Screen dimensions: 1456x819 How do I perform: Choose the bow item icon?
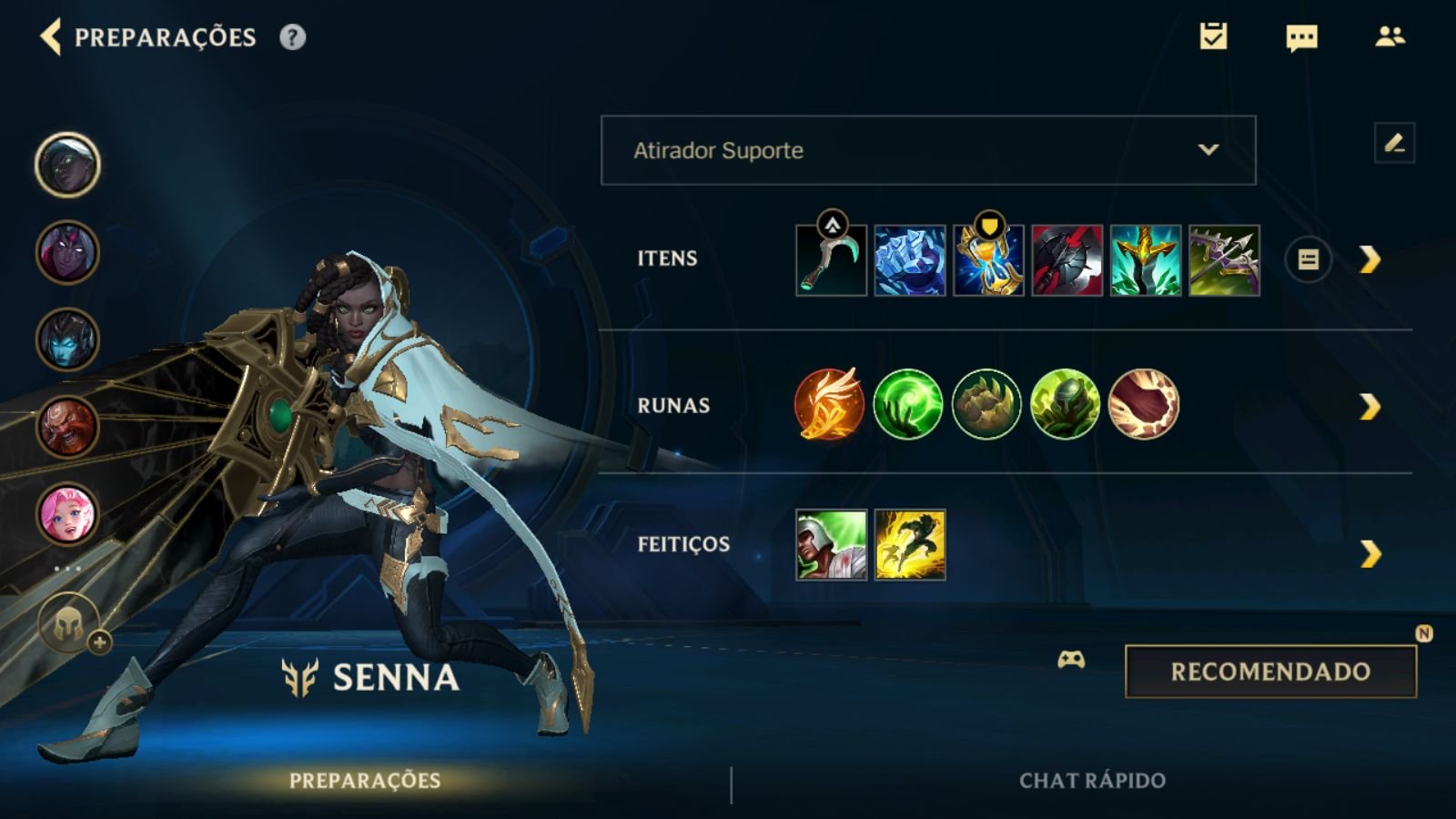(1224, 260)
